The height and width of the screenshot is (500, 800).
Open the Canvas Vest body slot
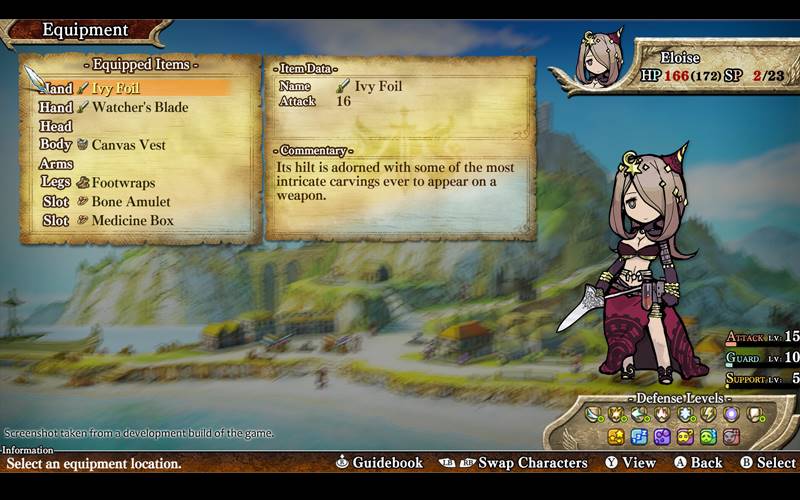pyautogui.click(x=128, y=145)
